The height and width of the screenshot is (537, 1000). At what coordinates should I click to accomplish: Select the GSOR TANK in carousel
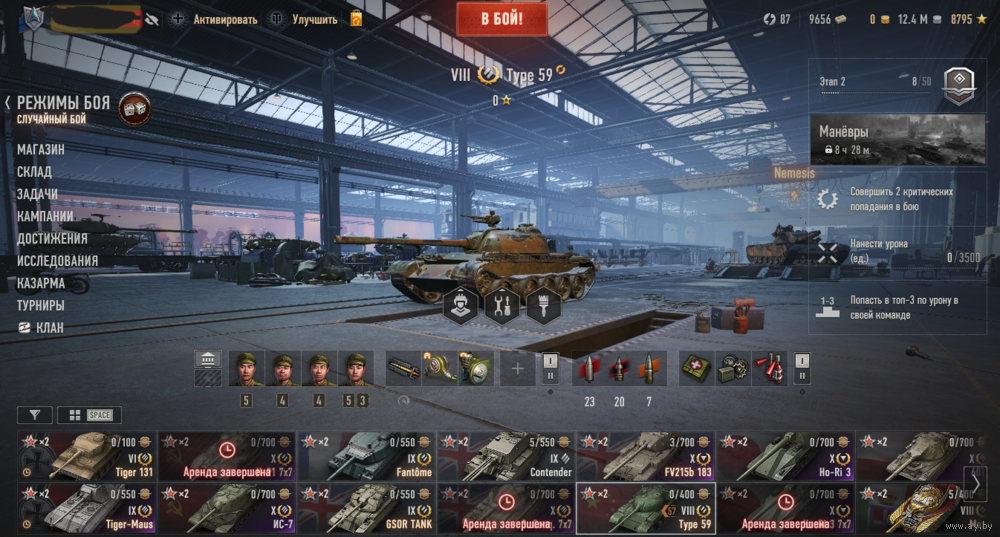366,508
